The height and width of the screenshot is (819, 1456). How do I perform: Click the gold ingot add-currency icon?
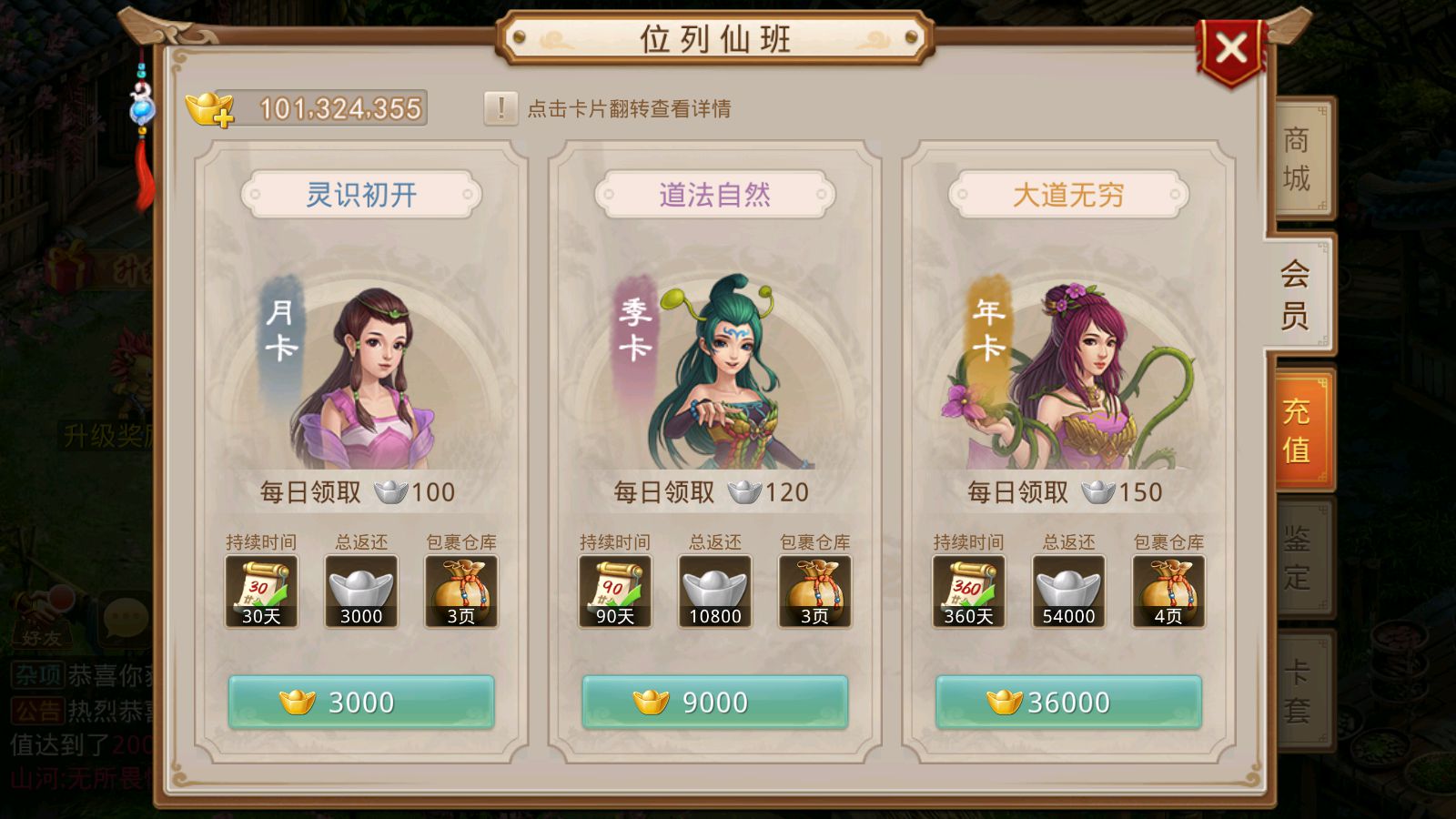coord(209,106)
